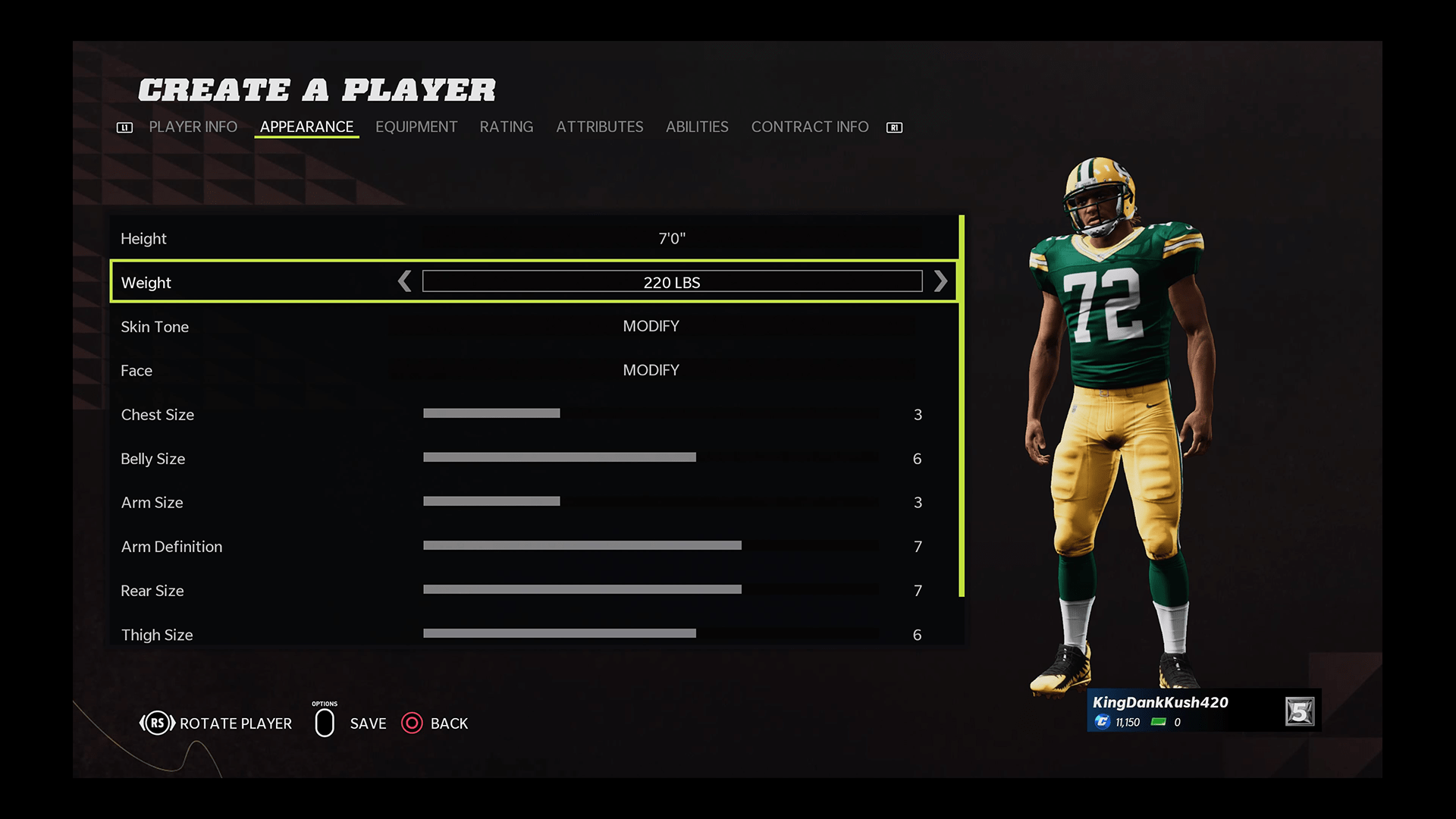Viewport: 1456px width, 819px height.
Task: Adjust the Belly Size slider
Action: (651, 458)
